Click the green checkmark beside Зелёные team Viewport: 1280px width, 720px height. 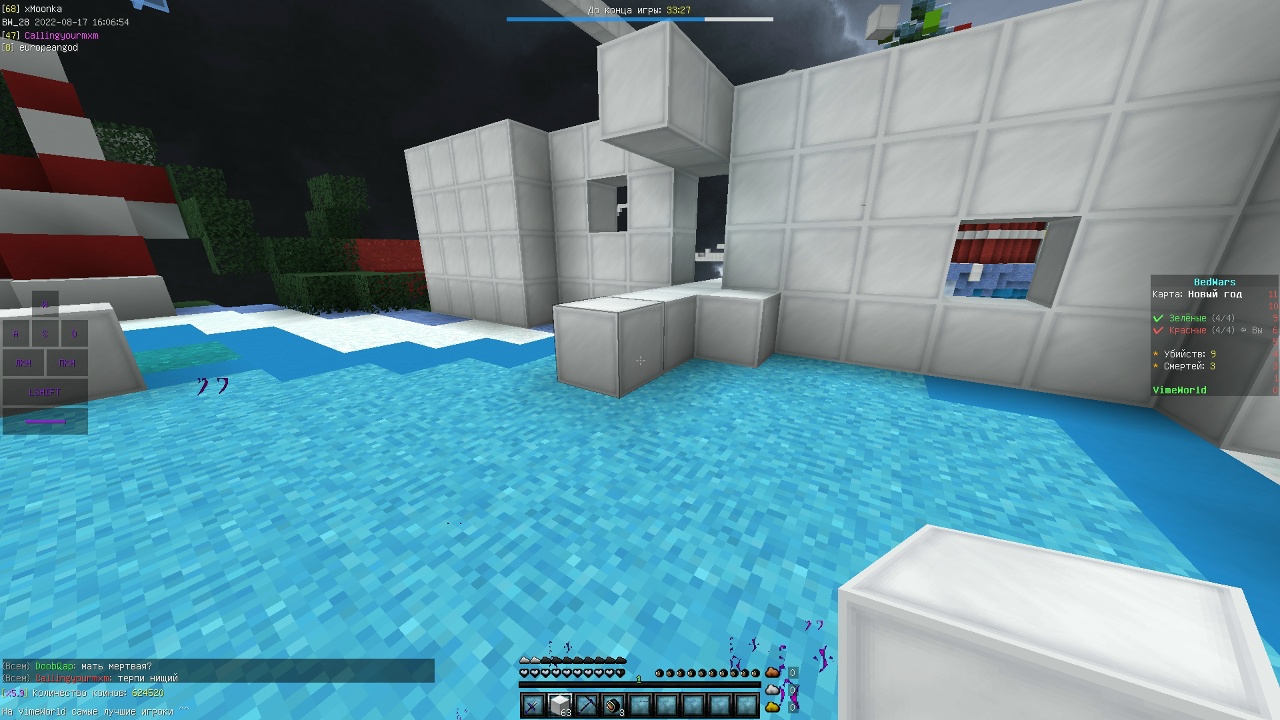click(1158, 318)
